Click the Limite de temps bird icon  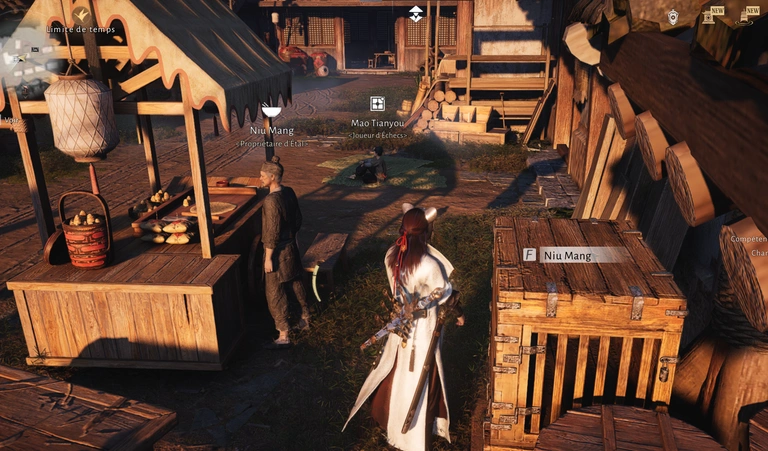coord(81,14)
